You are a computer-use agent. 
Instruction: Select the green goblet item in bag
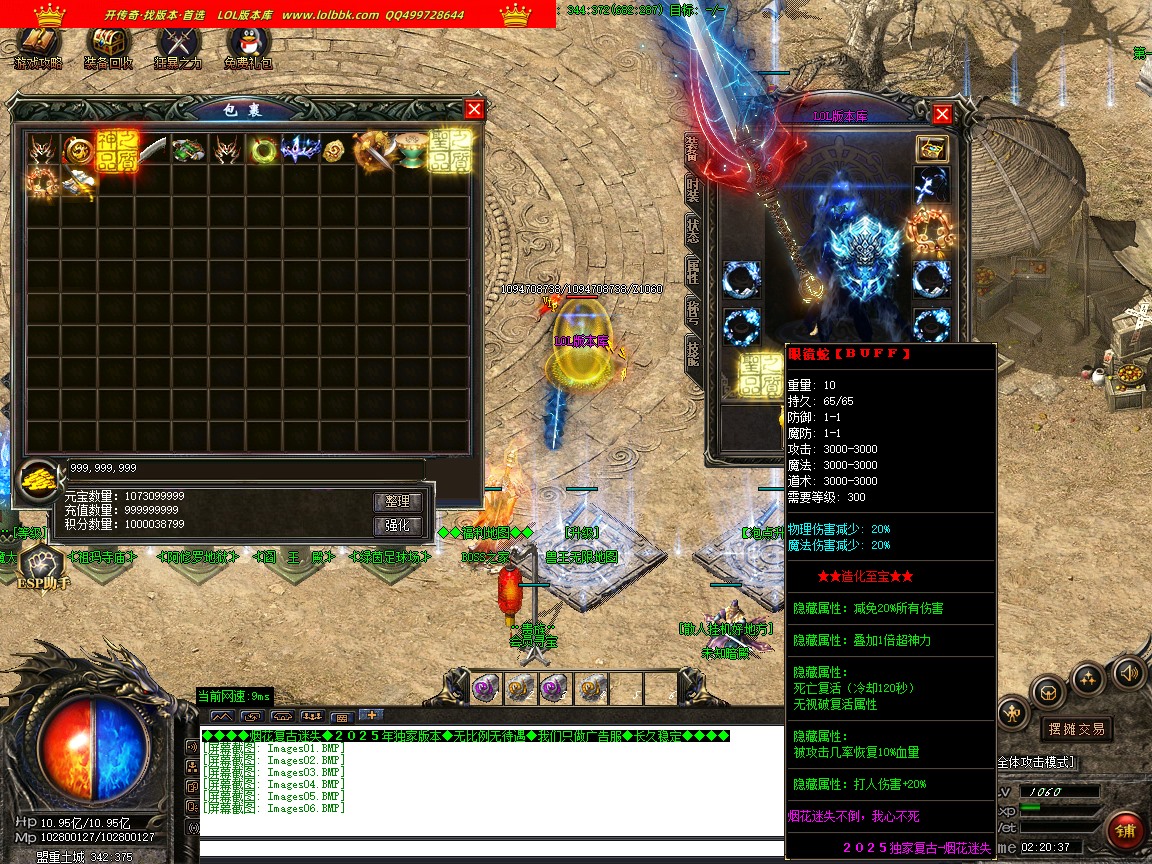[x=410, y=150]
